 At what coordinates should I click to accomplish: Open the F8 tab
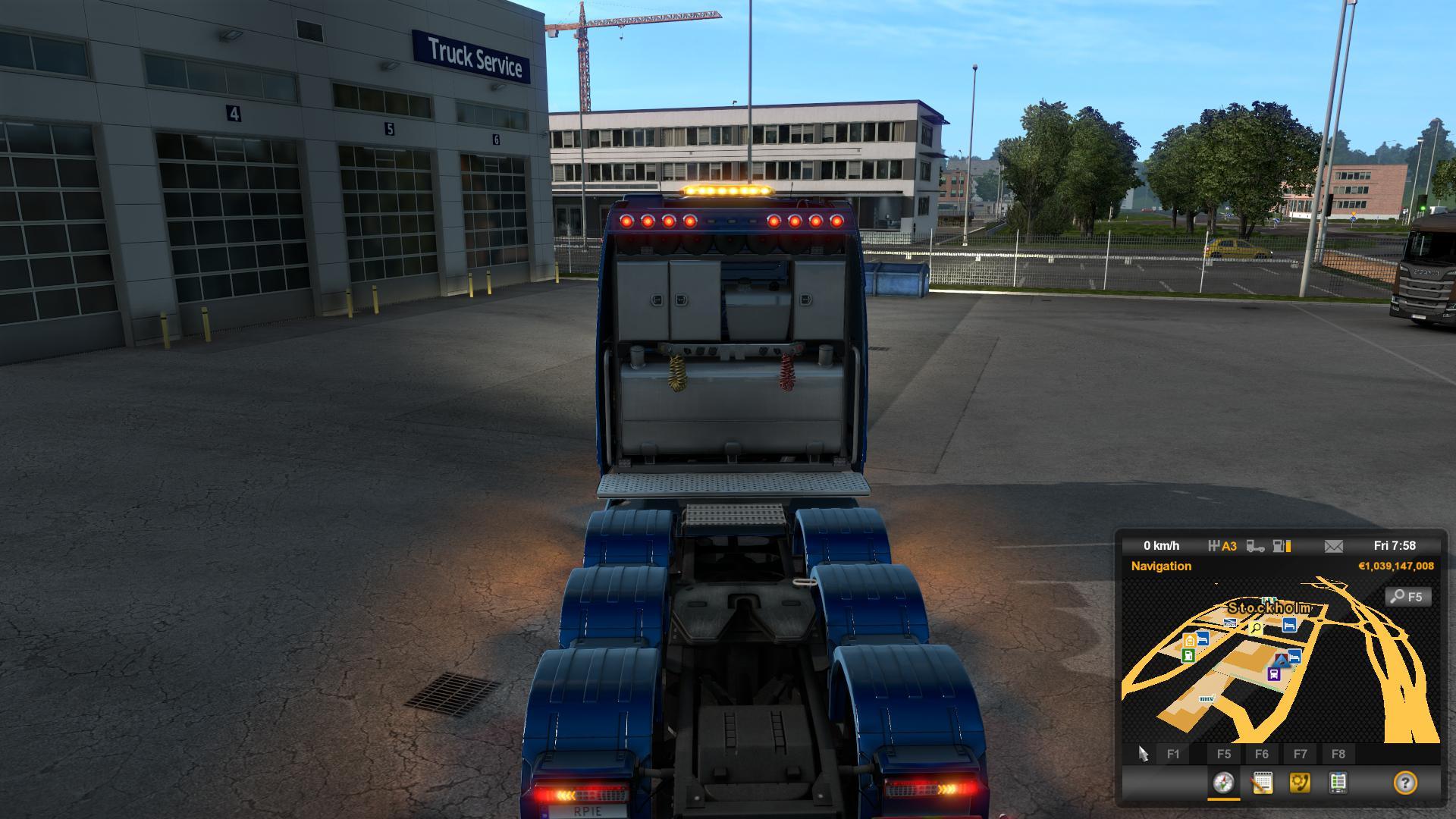pyautogui.click(x=1338, y=753)
